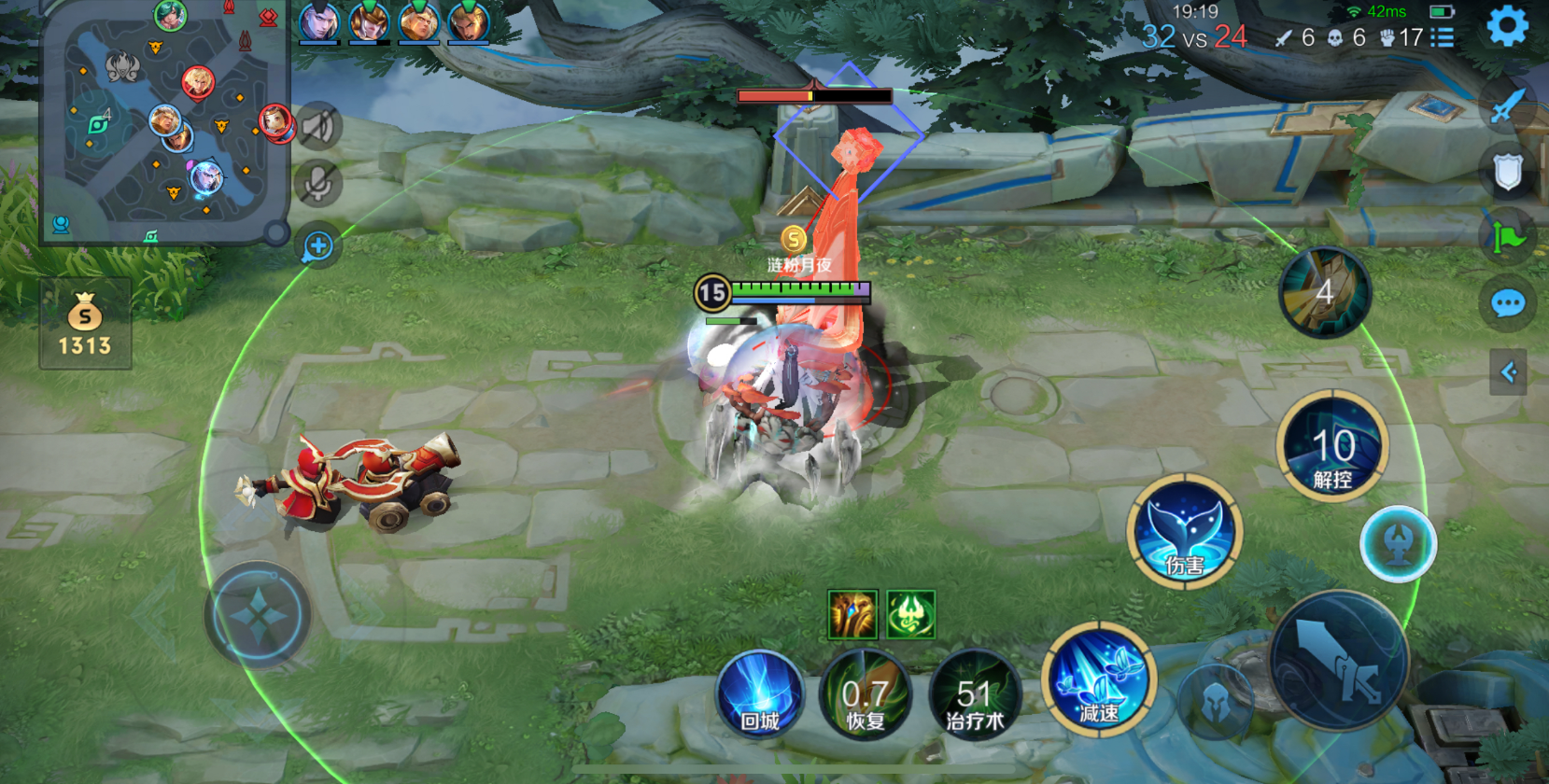This screenshot has height=784, width=1549.
Task: Open the shop via gold counter
Action: 85,324
